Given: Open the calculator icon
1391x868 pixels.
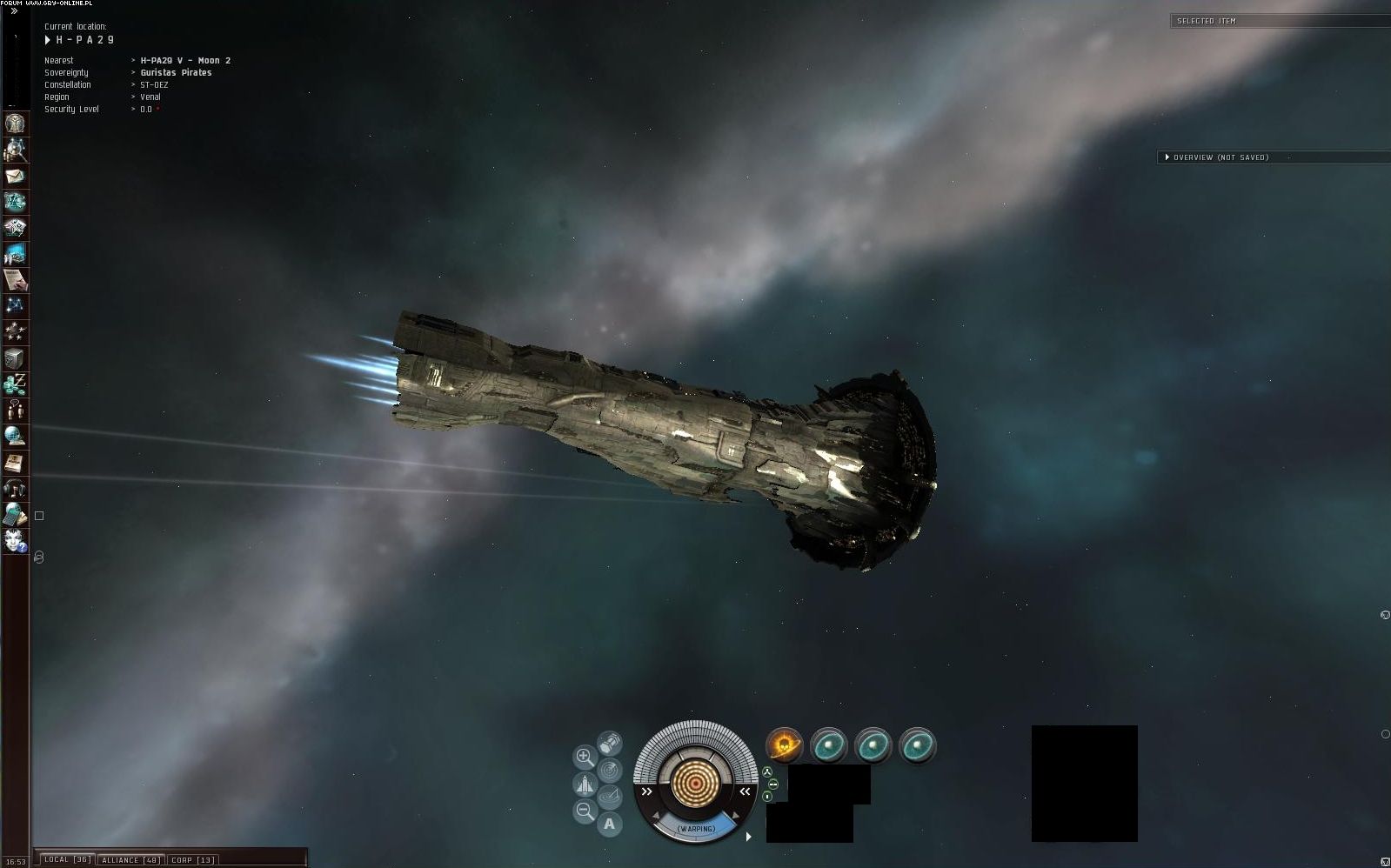Looking at the screenshot, I should click(x=15, y=514).
